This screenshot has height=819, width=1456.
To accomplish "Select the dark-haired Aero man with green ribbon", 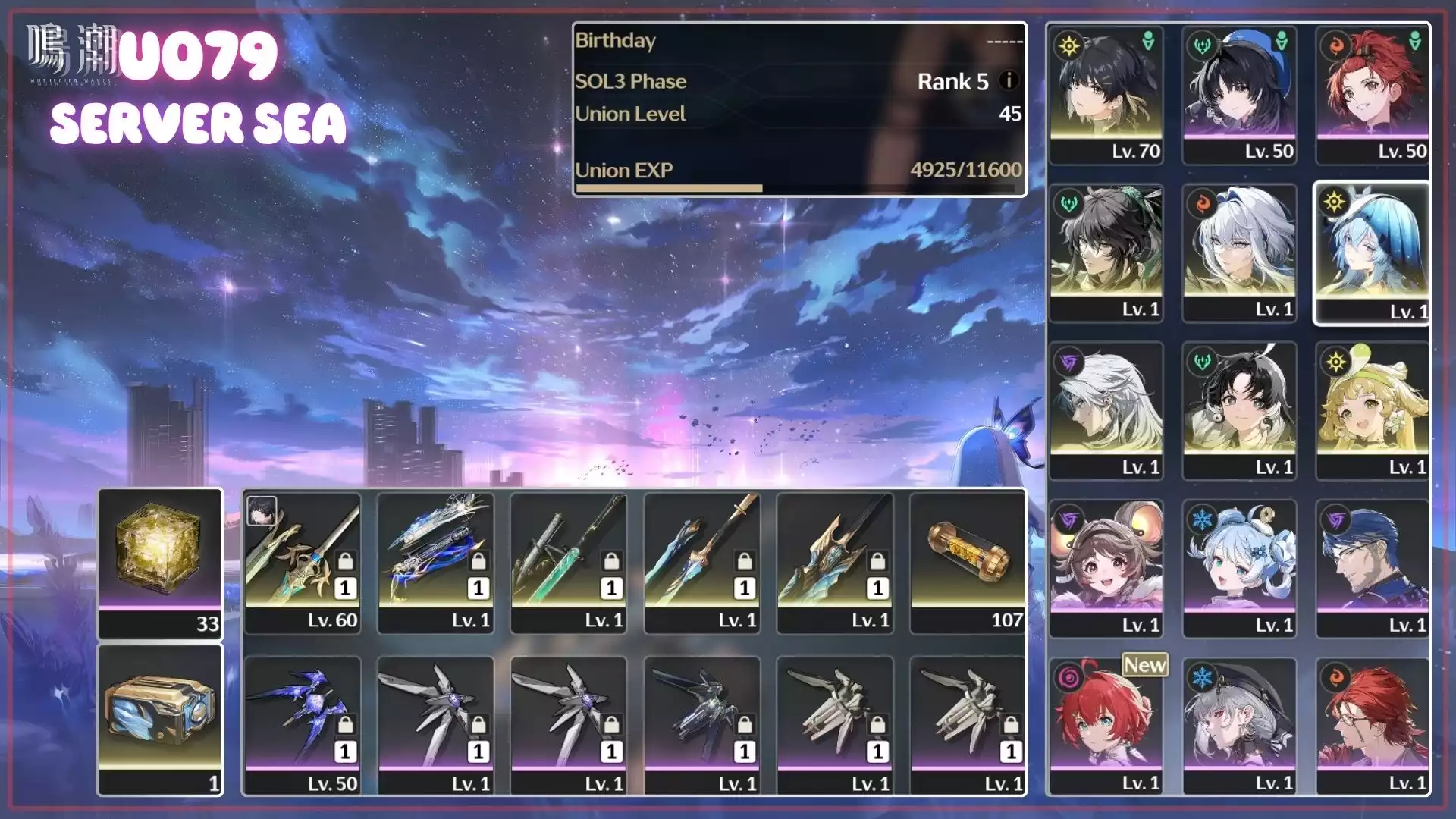I will pyautogui.click(x=1106, y=252).
